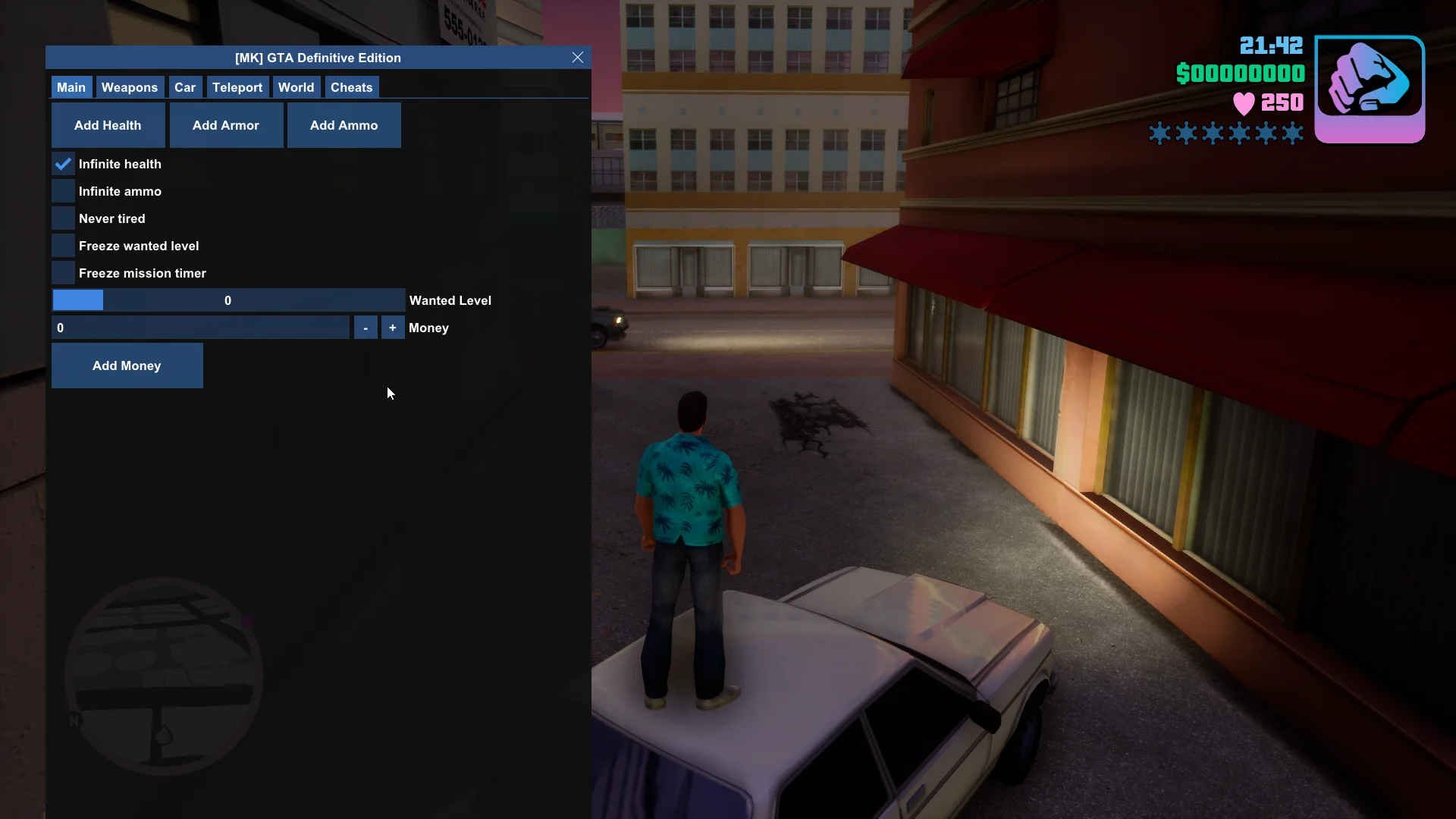Screen dimensions: 1456x819
Task: Switch to the Weapons tab
Action: (x=129, y=87)
